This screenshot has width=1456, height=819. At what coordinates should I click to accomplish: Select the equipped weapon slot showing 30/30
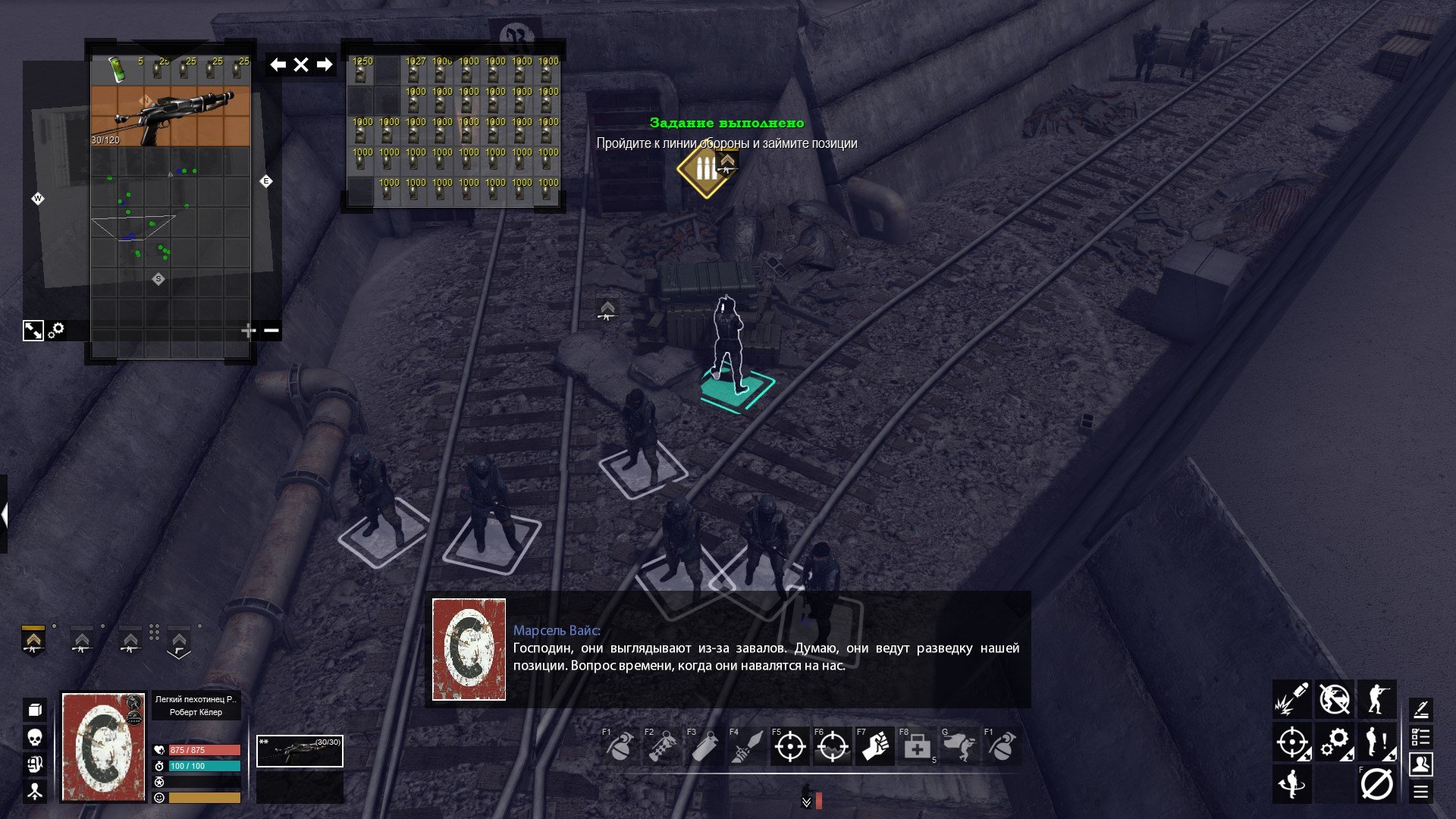coord(300,752)
